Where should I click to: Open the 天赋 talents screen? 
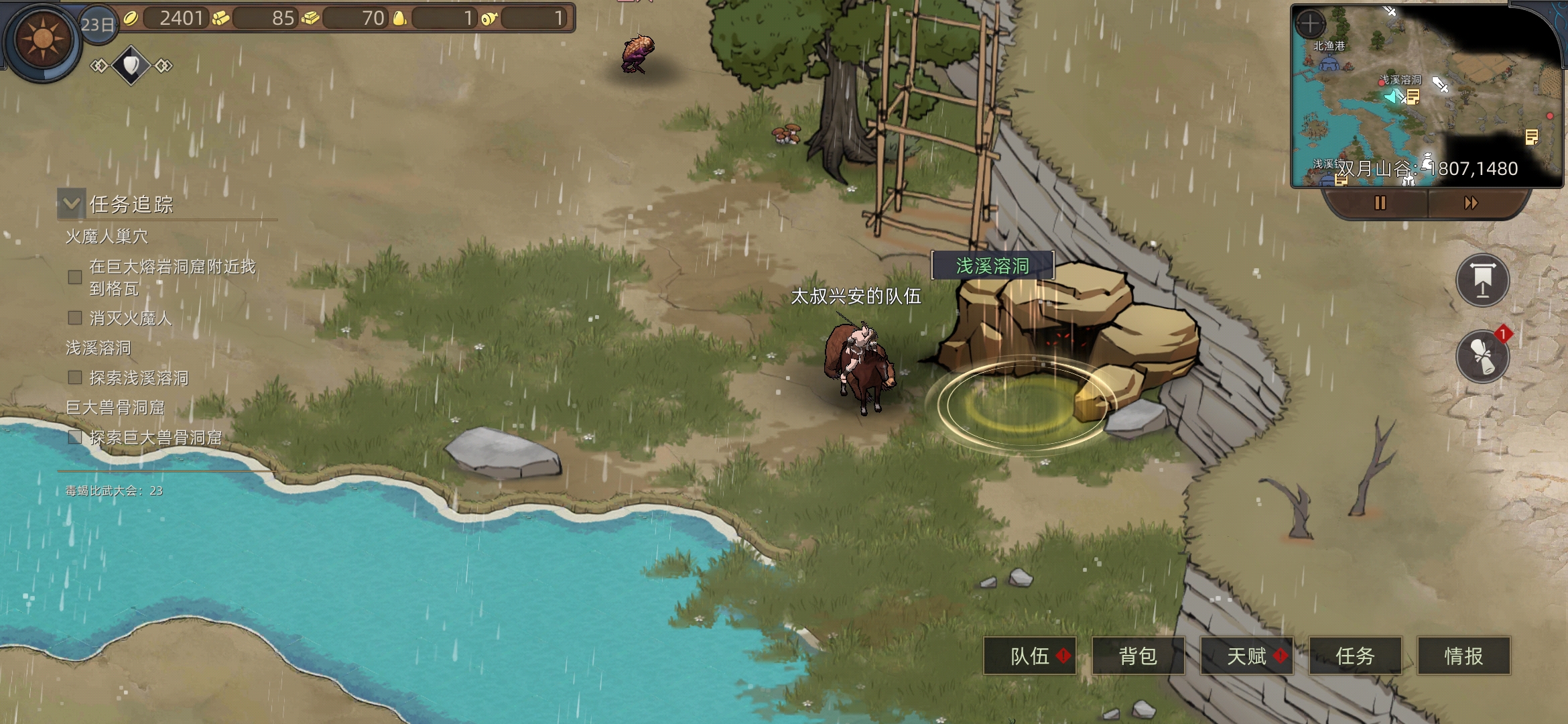[1246, 656]
